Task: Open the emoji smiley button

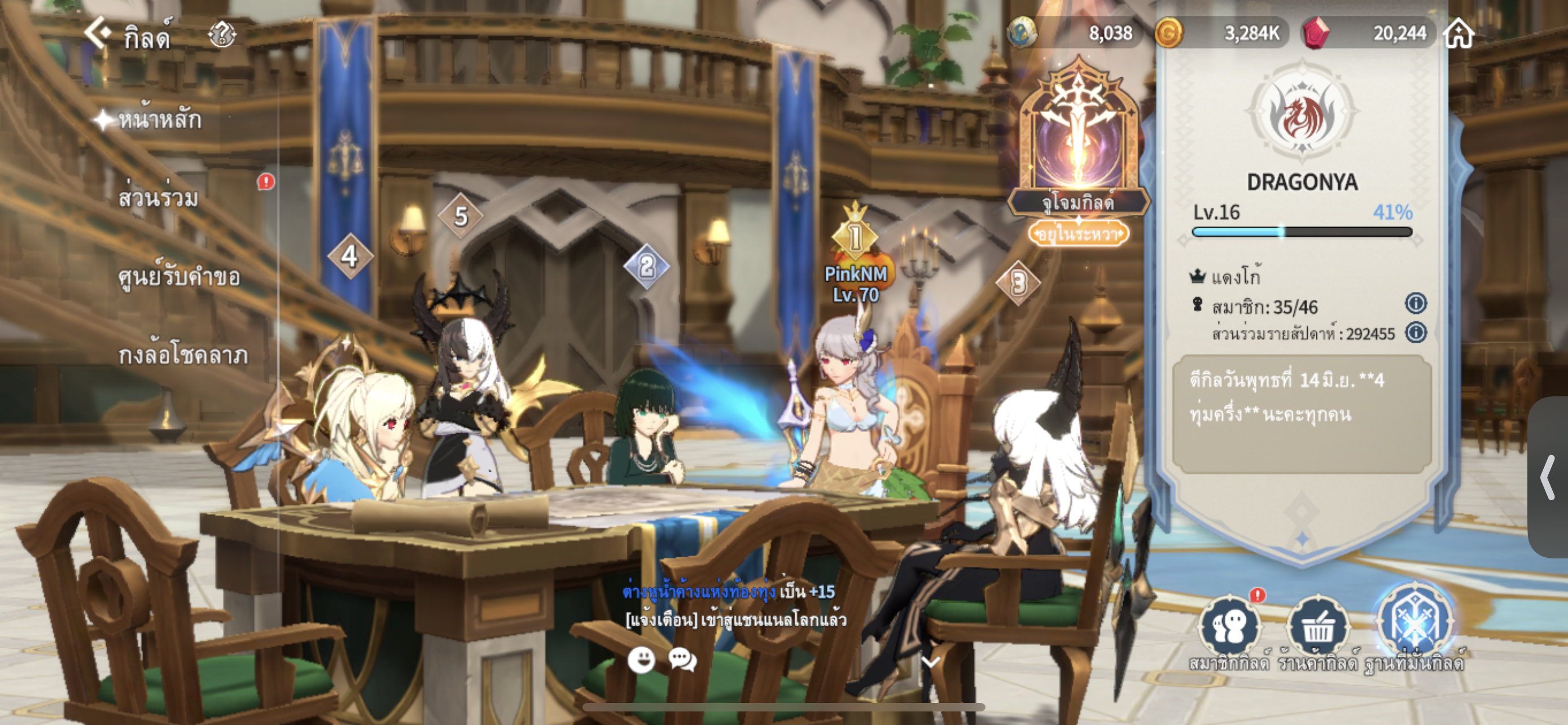Action: tap(641, 660)
